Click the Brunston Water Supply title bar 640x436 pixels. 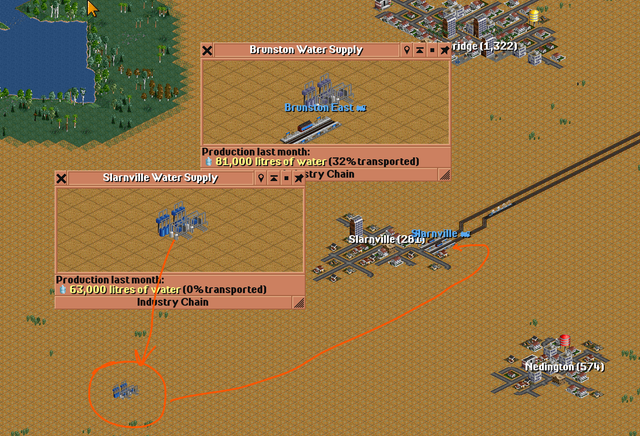point(305,50)
